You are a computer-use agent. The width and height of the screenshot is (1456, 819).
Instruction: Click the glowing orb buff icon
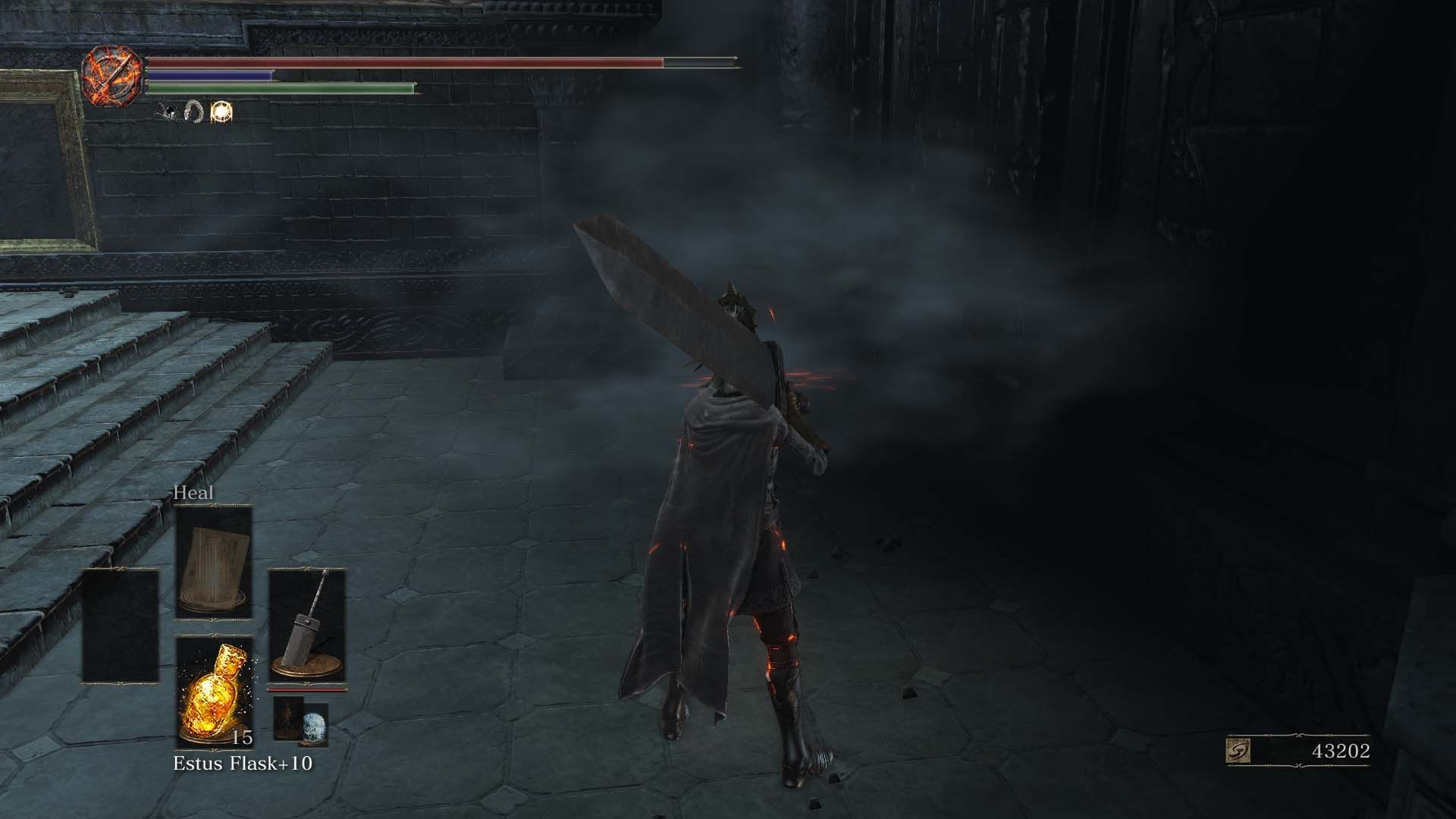tap(220, 109)
